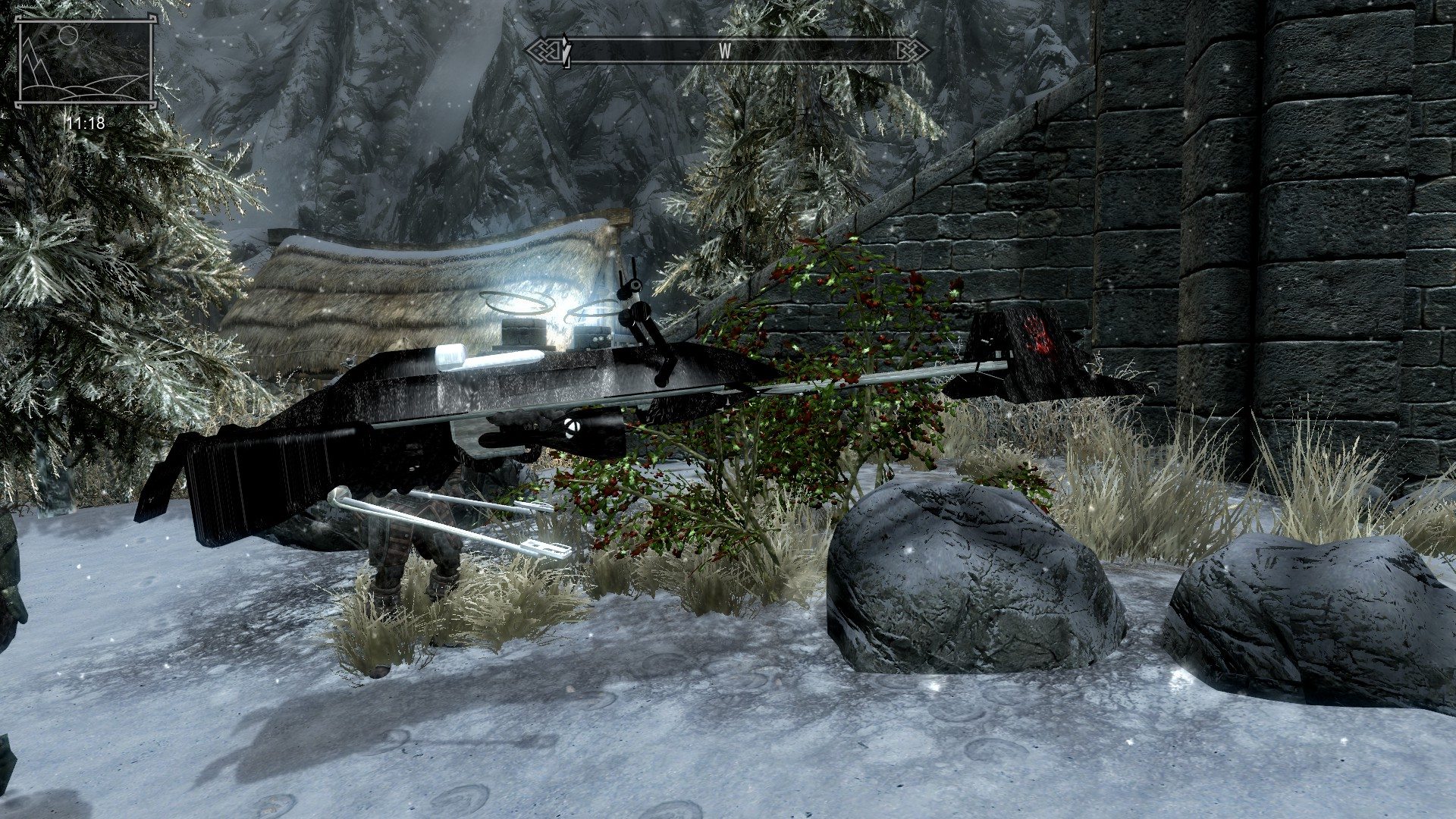Select the sun and mountain clock widget
This screenshot has width=1456, height=819.
point(86,63)
